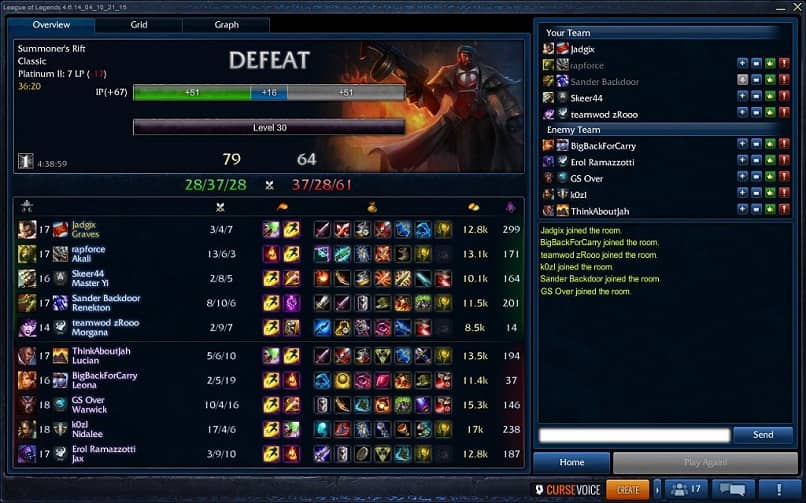Select k0zl Nidalee scoreboard row
806x503 pixels.
(270, 429)
